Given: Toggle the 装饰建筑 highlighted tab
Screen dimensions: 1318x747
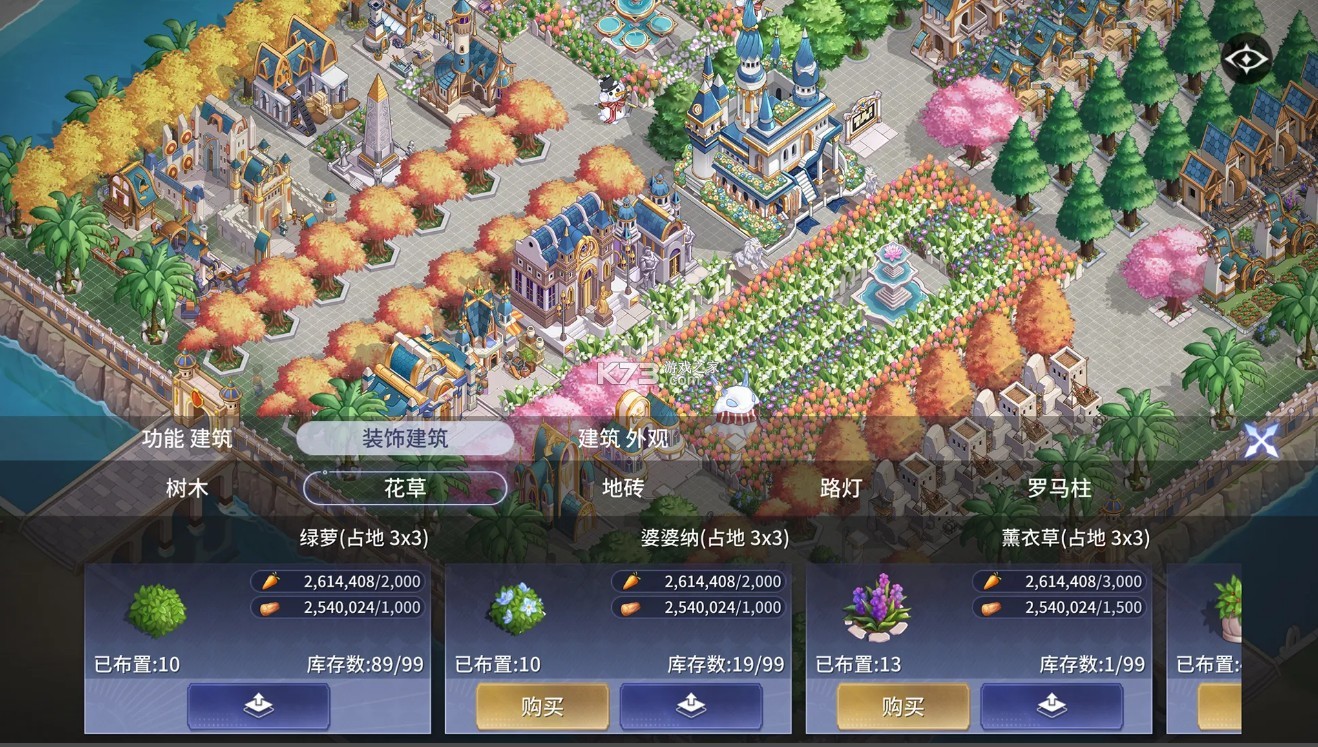Looking at the screenshot, I should (x=405, y=438).
